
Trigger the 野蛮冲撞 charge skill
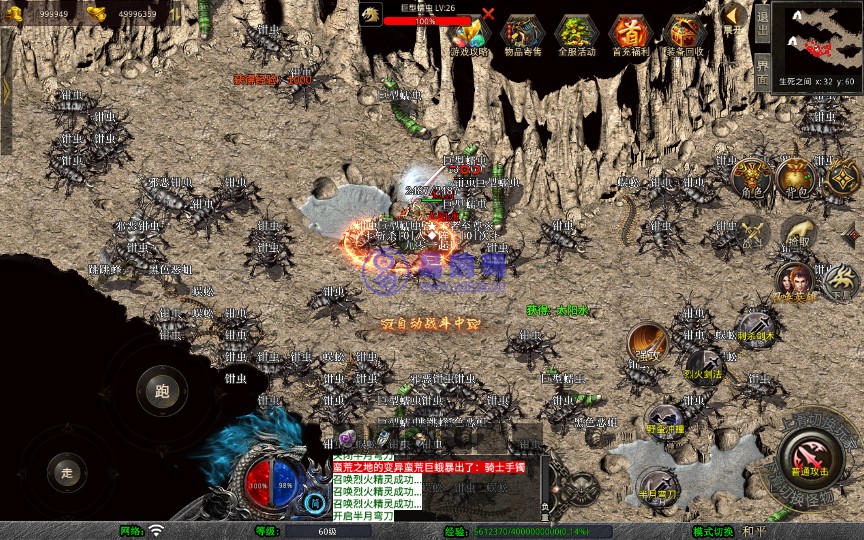point(664,419)
